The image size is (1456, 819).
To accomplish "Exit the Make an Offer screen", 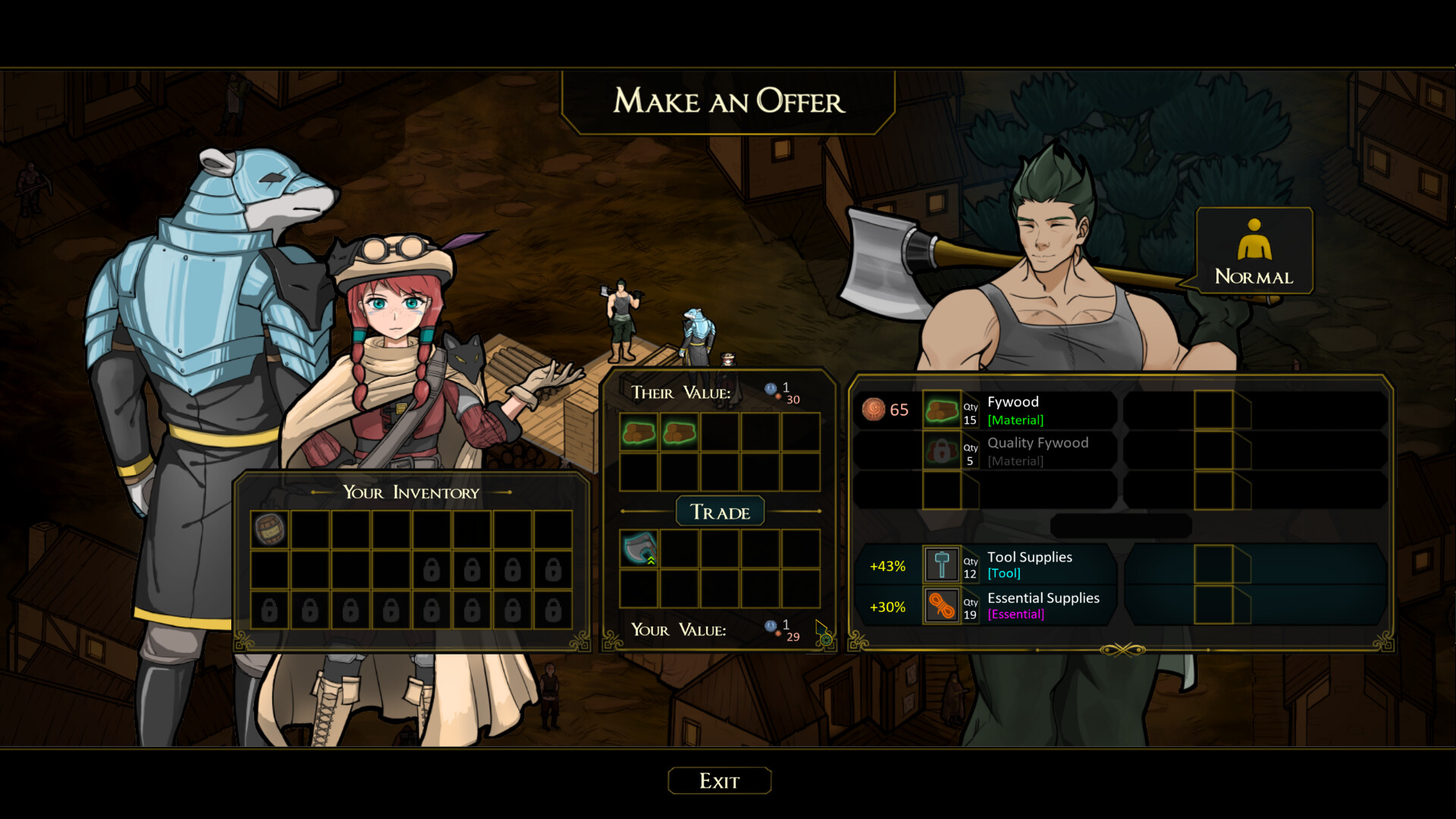I will [719, 781].
